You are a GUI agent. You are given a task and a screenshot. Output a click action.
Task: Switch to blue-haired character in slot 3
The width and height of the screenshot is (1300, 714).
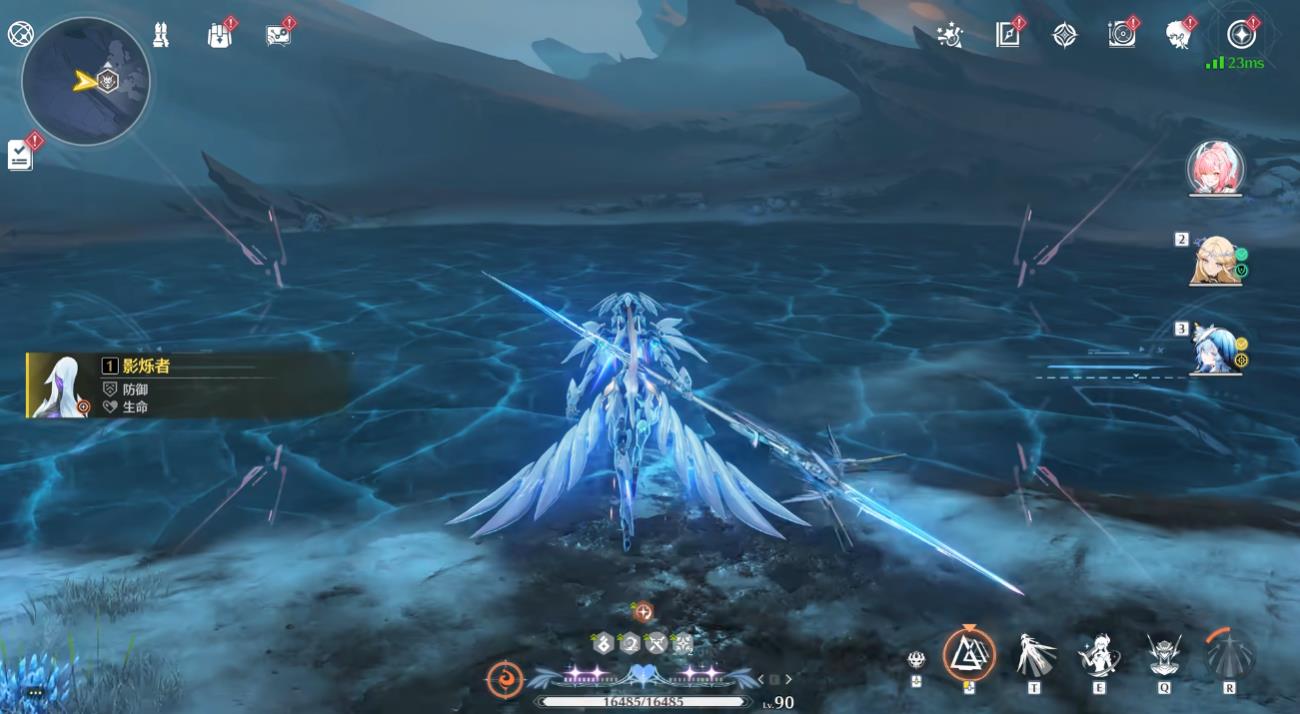click(1214, 348)
